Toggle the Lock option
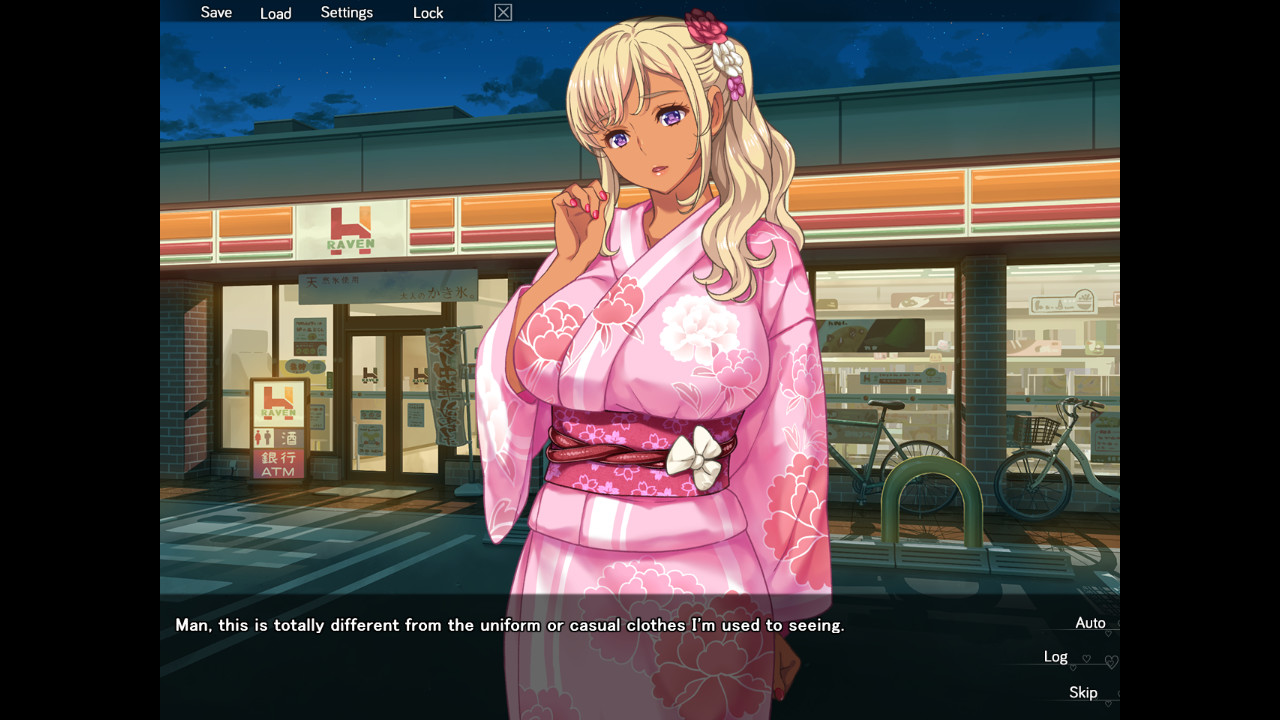Screen dimensions: 1280x720 (428, 13)
